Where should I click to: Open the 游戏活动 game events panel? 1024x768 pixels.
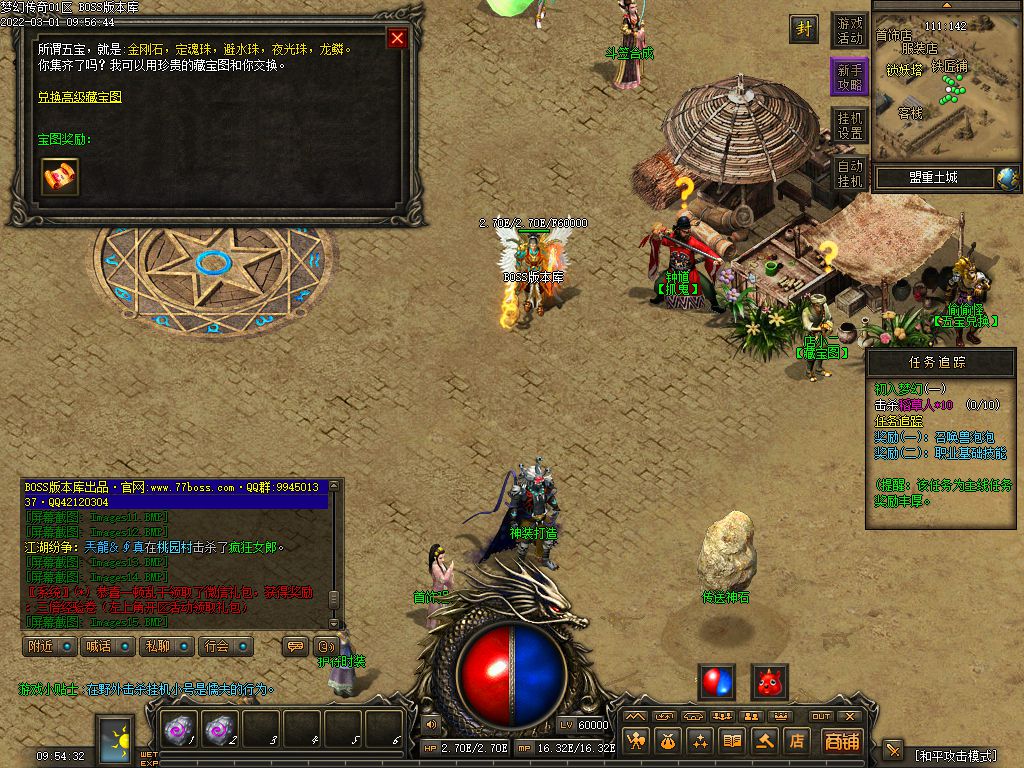[x=850, y=31]
